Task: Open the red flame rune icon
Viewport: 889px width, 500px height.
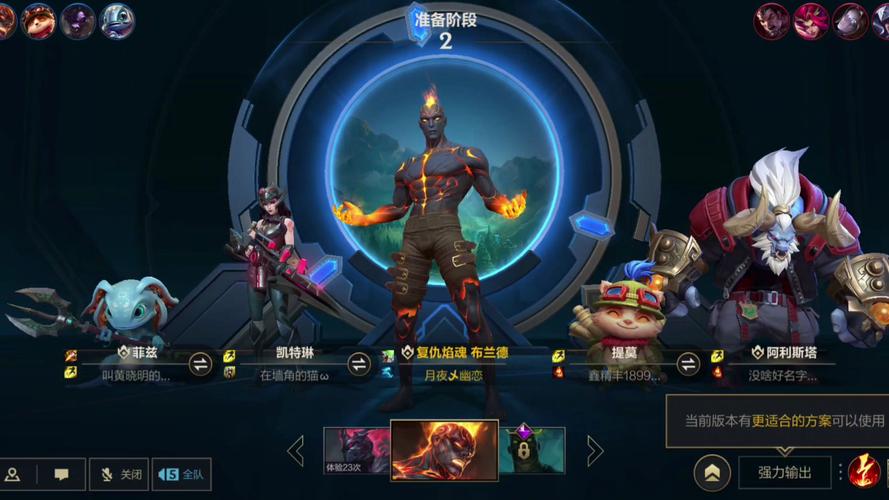Action: click(864, 471)
